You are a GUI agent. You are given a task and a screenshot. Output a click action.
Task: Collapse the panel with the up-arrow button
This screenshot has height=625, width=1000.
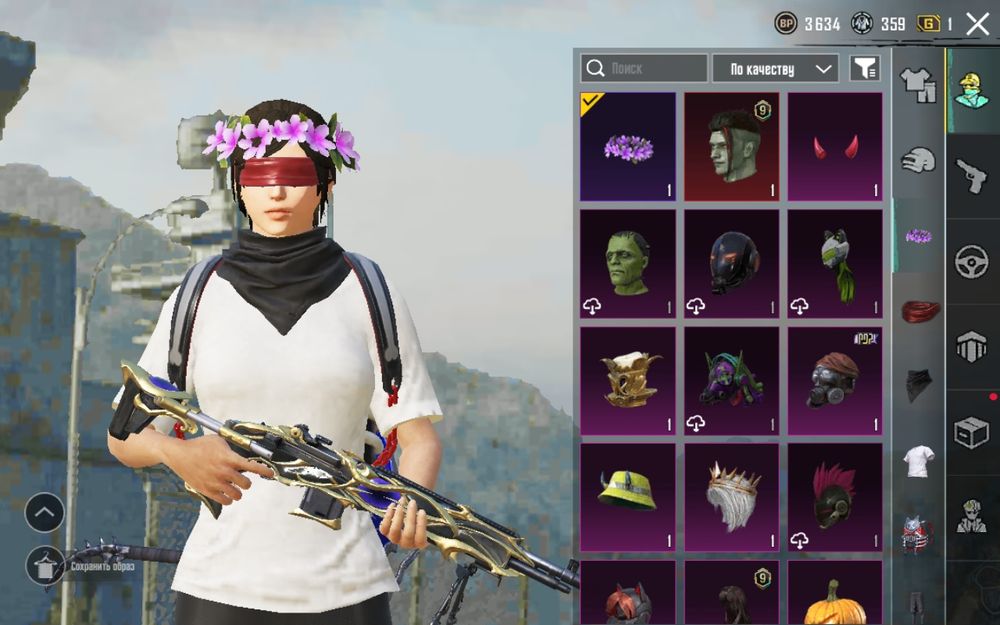coord(45,513)
